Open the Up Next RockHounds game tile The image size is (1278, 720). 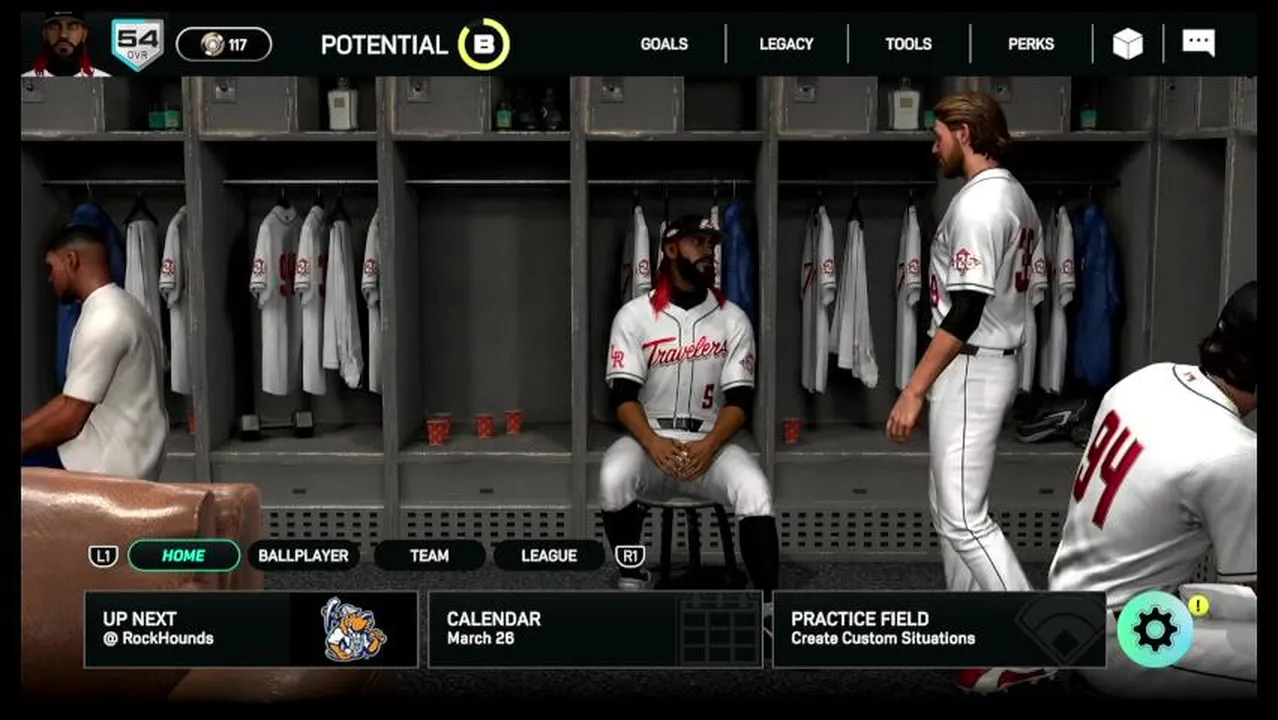click(251, 629)
